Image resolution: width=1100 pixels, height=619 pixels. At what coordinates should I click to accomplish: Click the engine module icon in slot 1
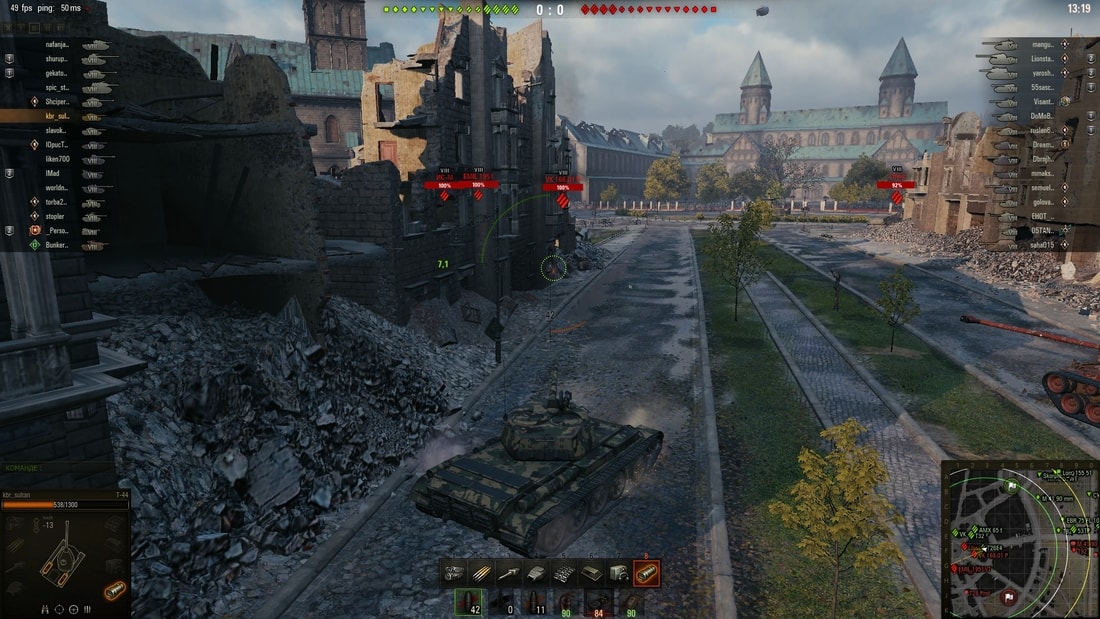(x=455, y=573)
